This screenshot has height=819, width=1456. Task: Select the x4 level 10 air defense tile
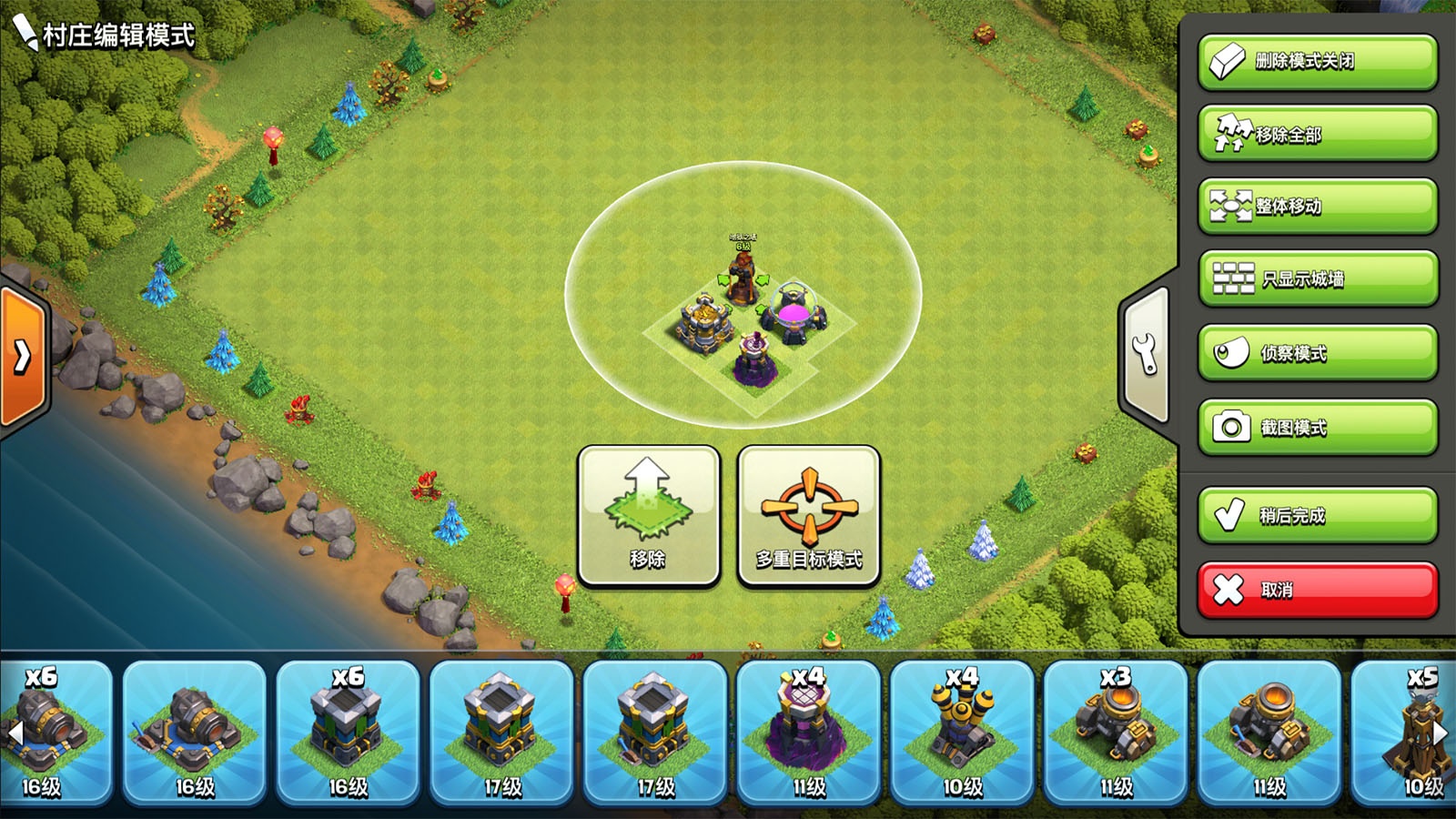[962, 732]
